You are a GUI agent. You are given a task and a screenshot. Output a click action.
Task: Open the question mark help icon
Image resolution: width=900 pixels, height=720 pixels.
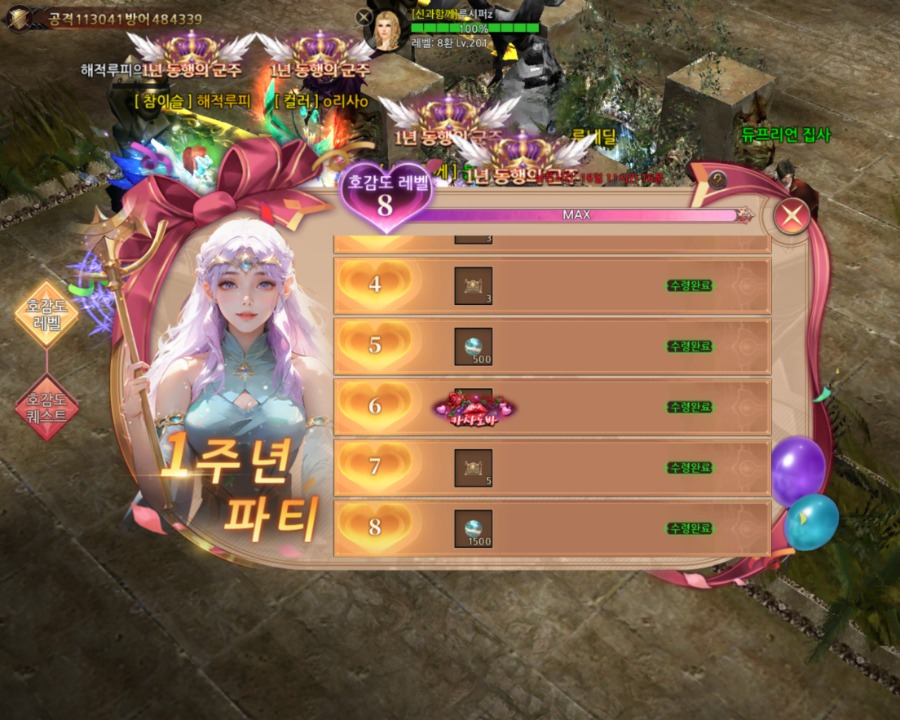(718, 179)
